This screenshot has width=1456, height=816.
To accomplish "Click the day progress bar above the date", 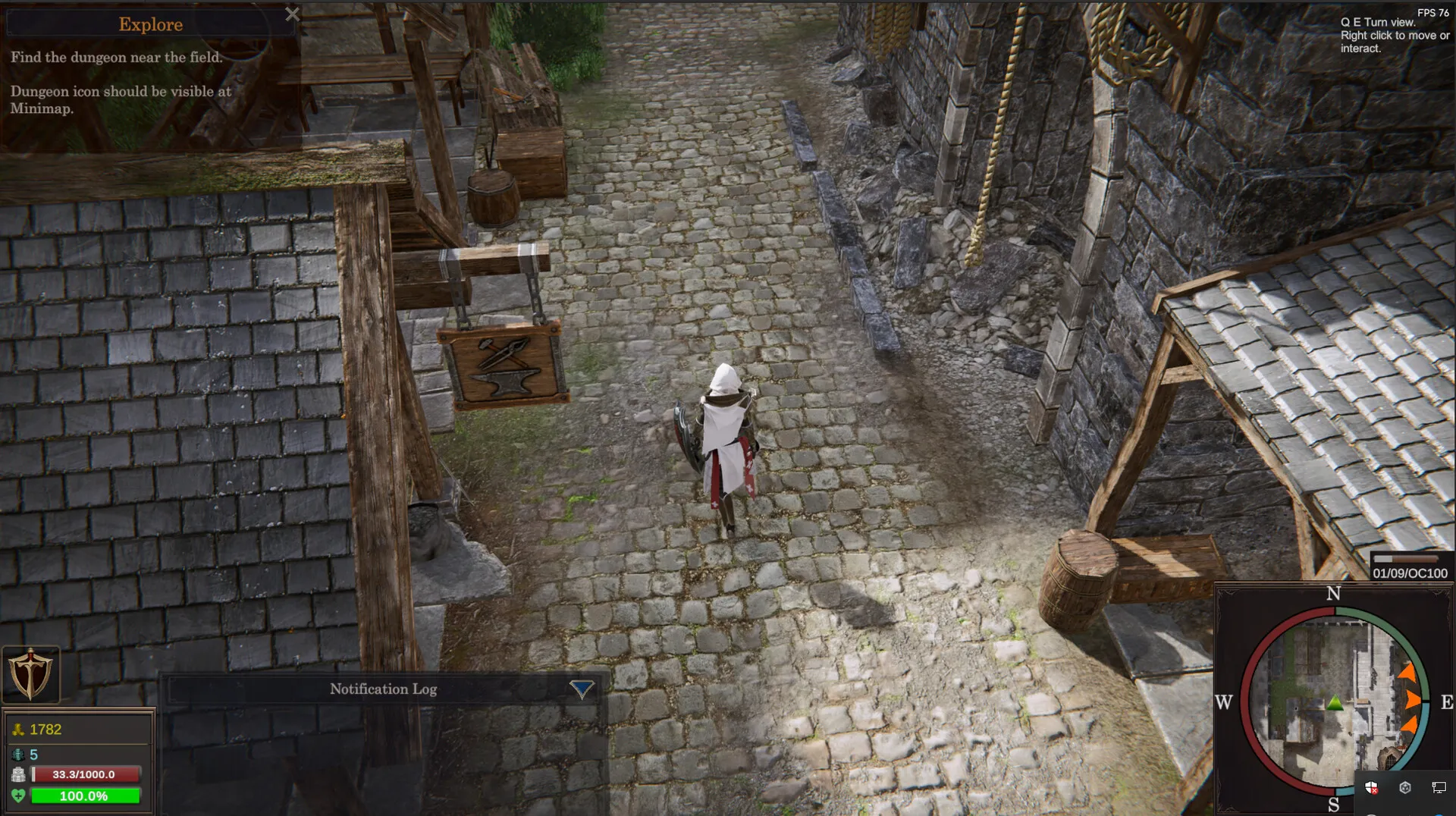I will pos(1407,559).
